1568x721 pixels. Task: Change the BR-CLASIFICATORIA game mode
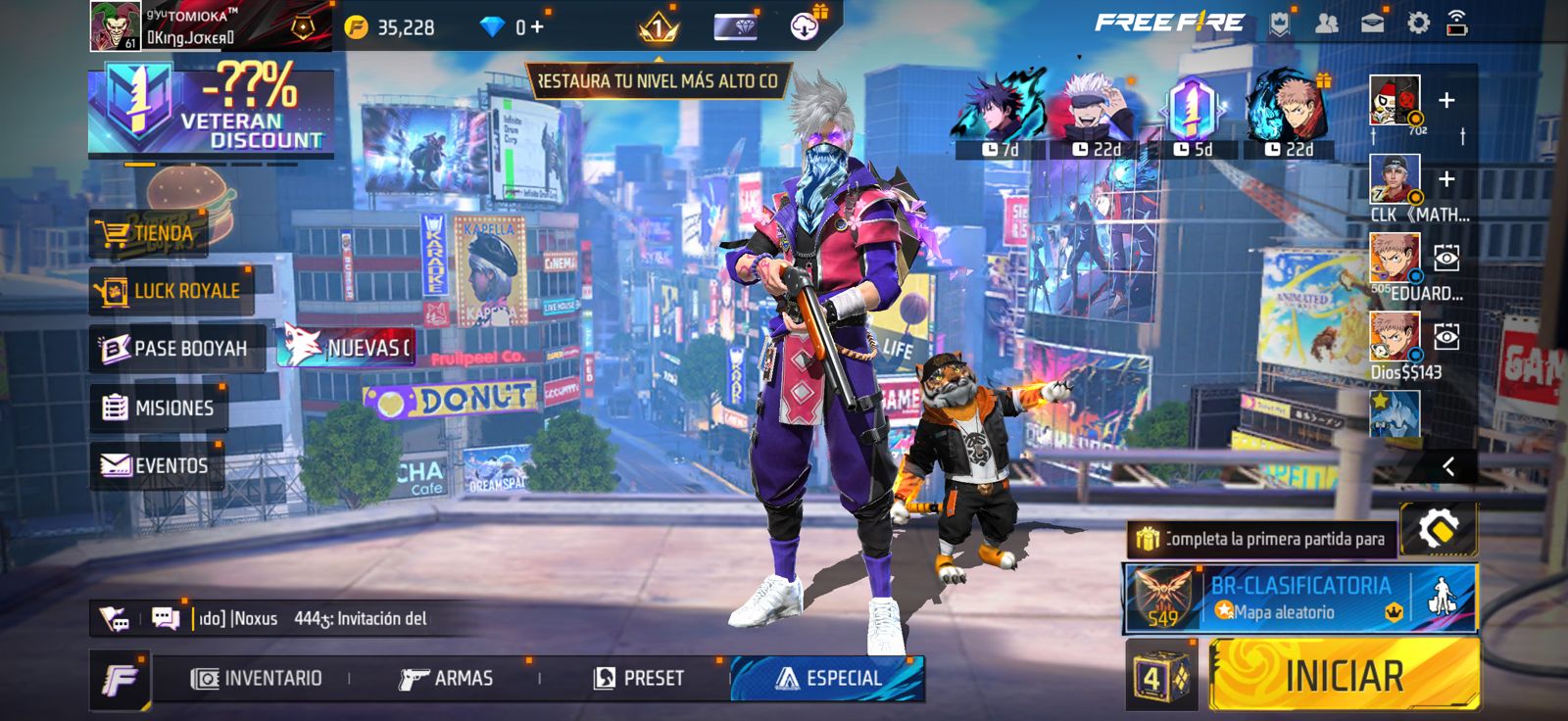click(1298, 599)
